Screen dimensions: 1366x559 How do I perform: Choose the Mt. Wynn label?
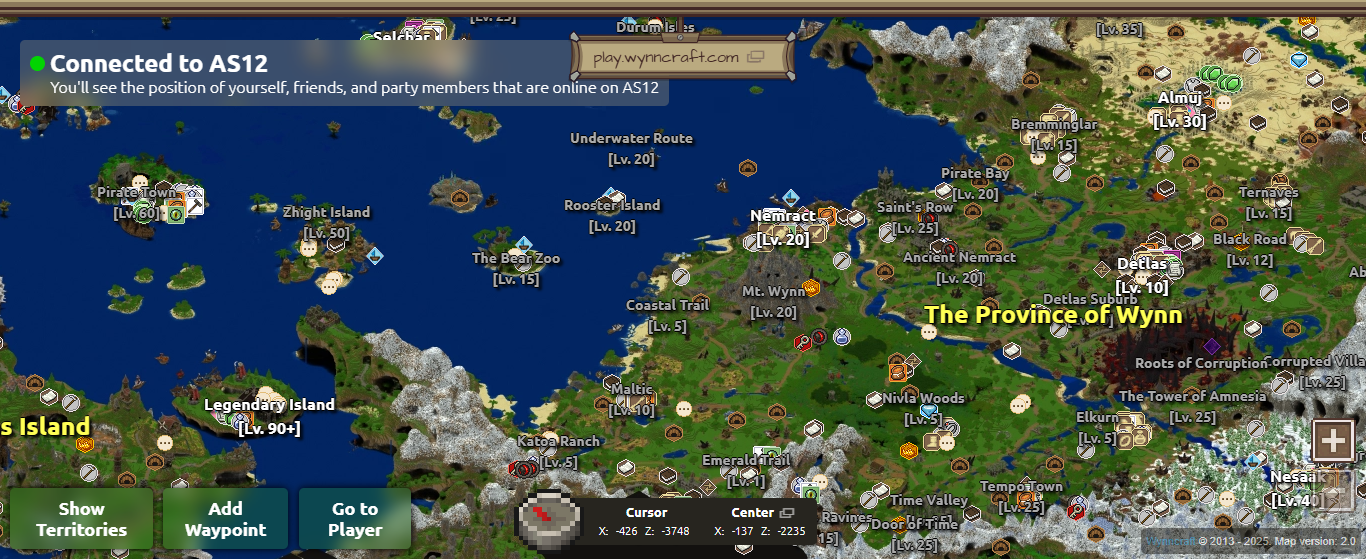pos(773,292)
